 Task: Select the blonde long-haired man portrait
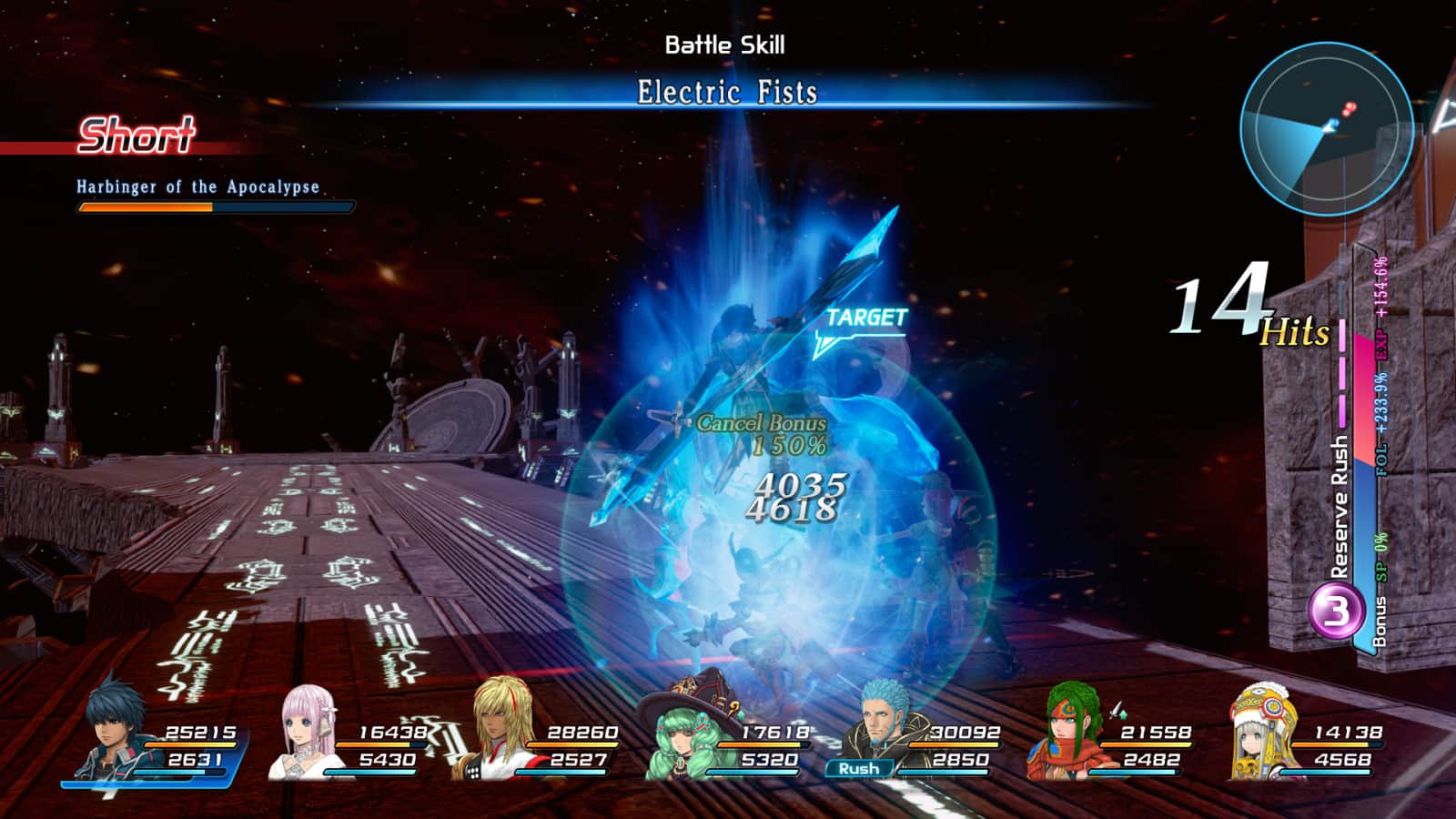(502, 733)
